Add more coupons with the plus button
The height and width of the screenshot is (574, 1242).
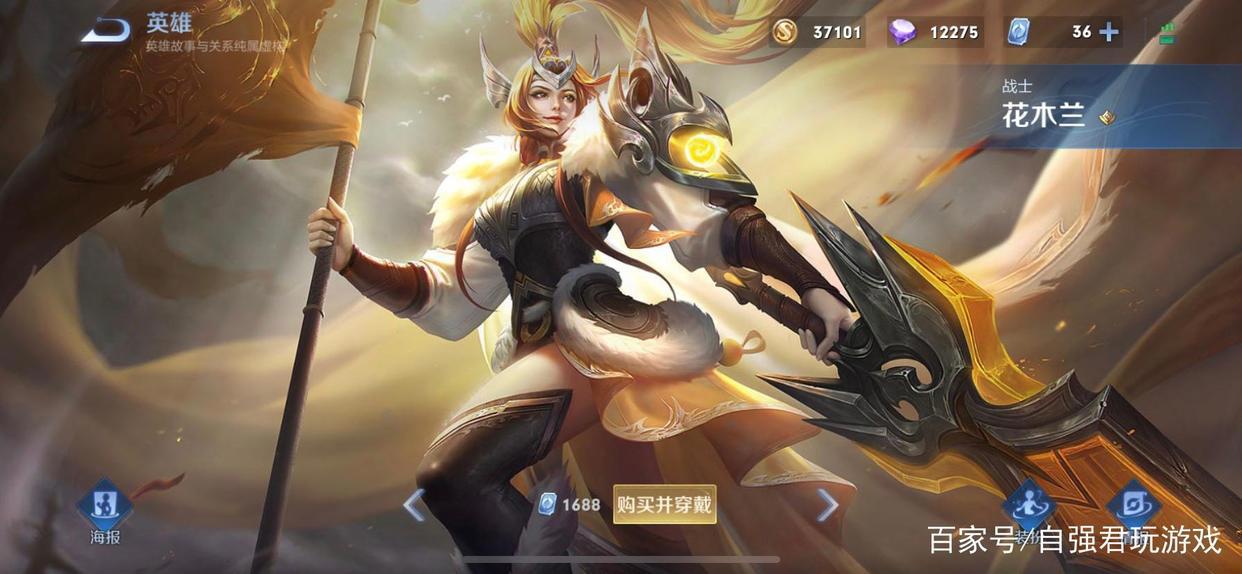click(1108, 32)
